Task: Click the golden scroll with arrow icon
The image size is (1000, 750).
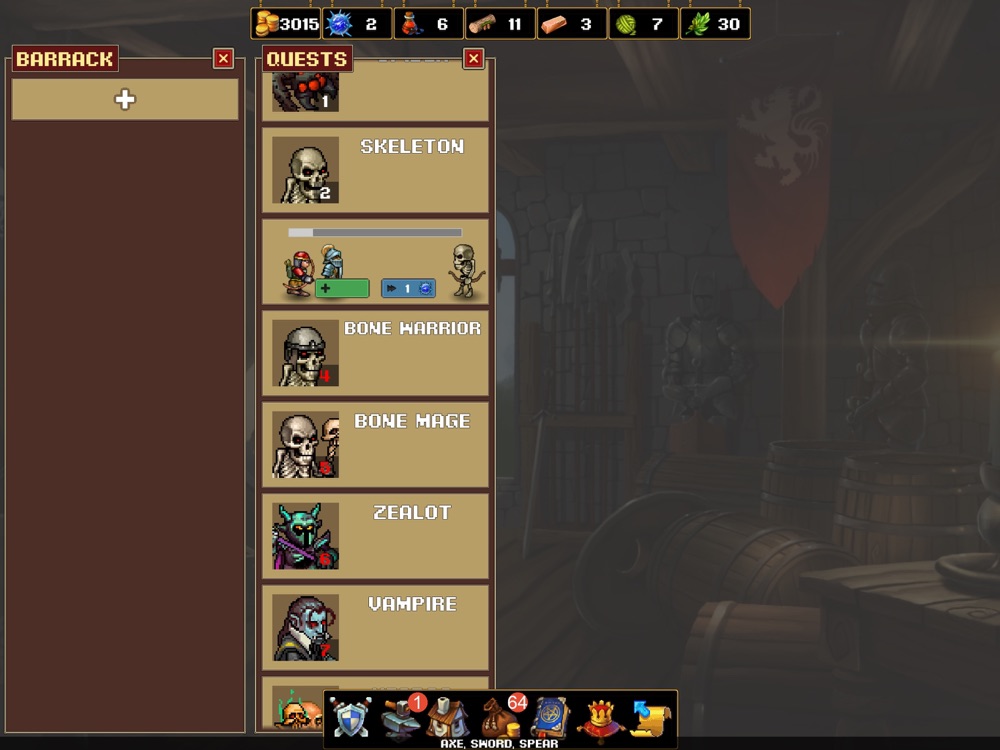Action: (649, 718)
